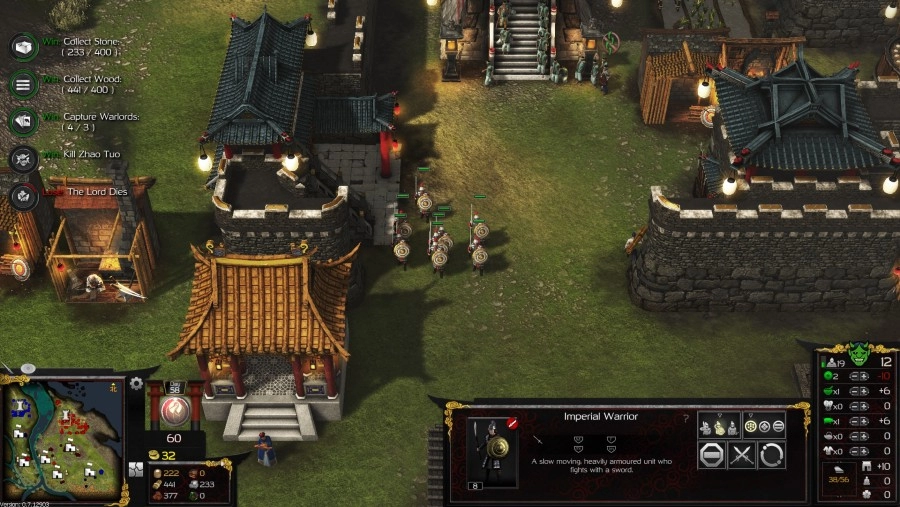Click the circular patrol command button
The image size is (900, 507).
click(x=771, y=455)
